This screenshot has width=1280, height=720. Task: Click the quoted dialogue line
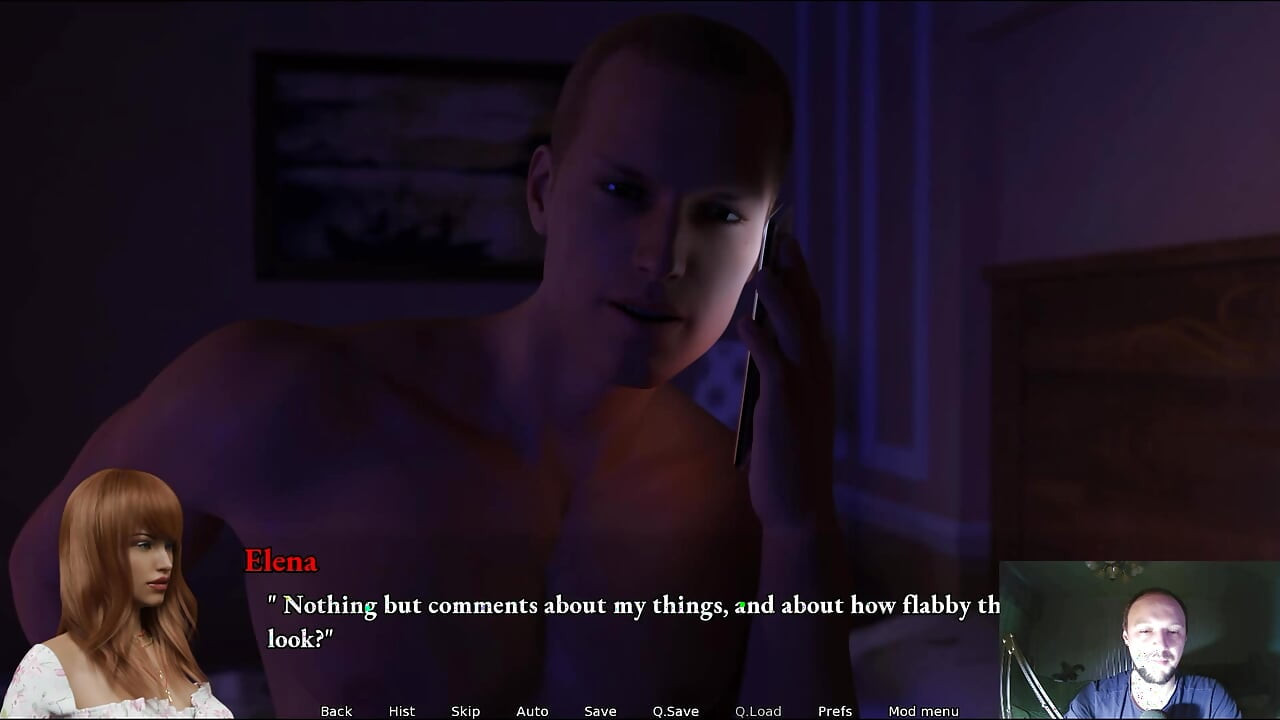pyautogui.click(x=620, y=620)
